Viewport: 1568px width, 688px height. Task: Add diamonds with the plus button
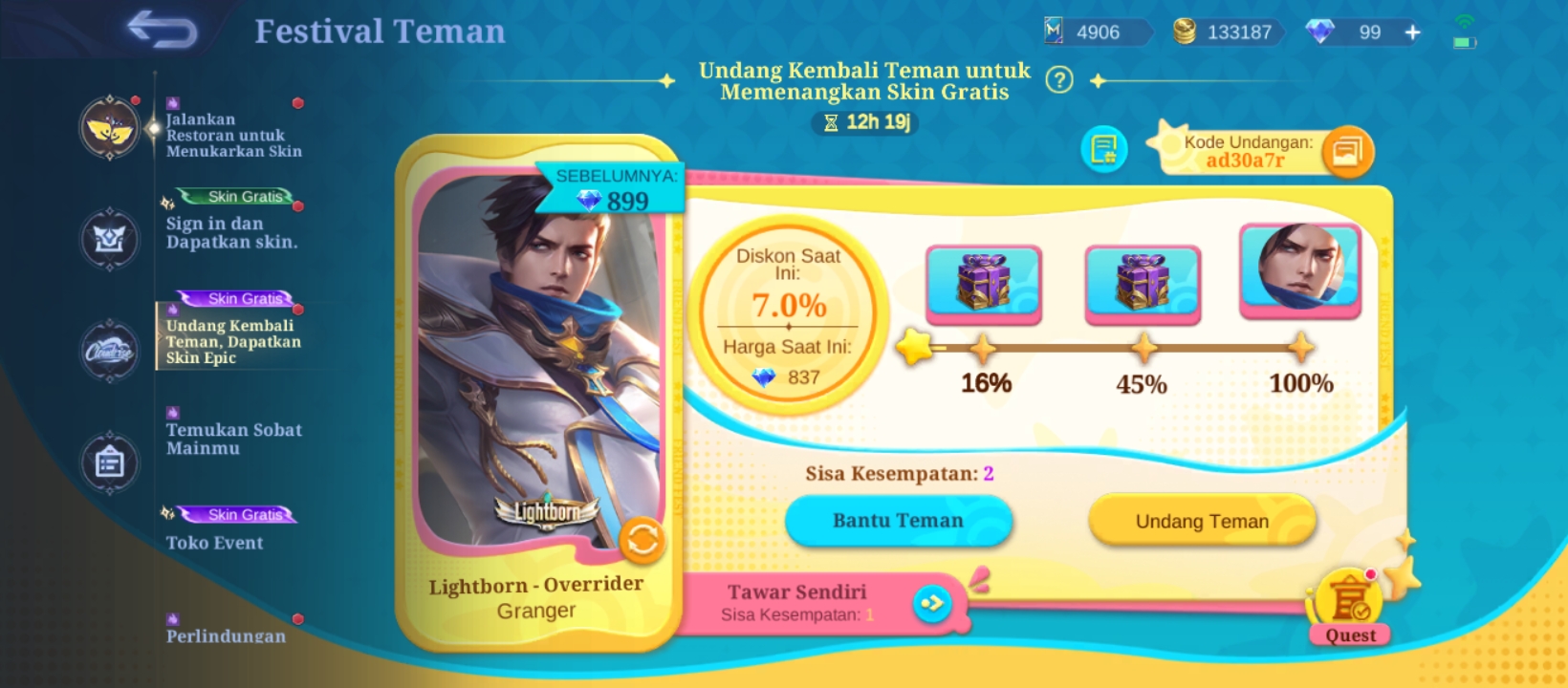coord(1412,32)
